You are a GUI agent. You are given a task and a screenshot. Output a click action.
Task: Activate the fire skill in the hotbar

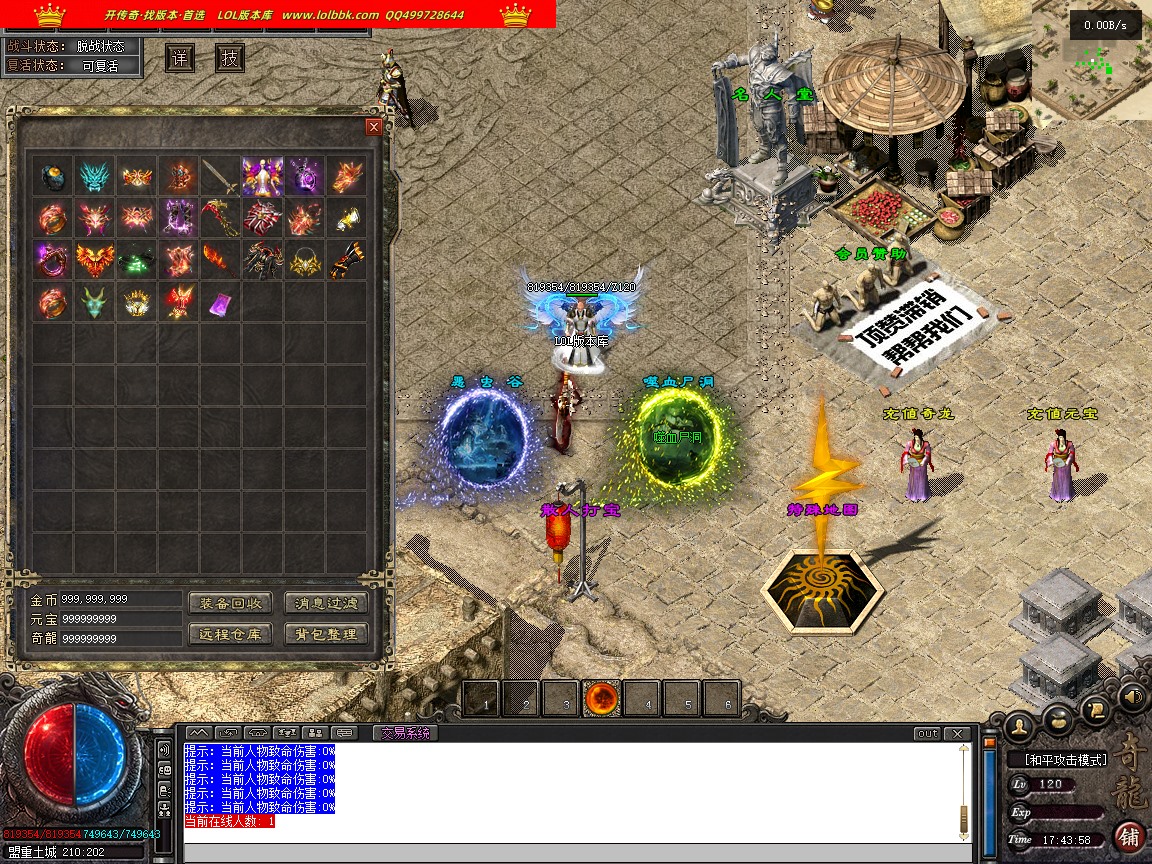point(603,699)
